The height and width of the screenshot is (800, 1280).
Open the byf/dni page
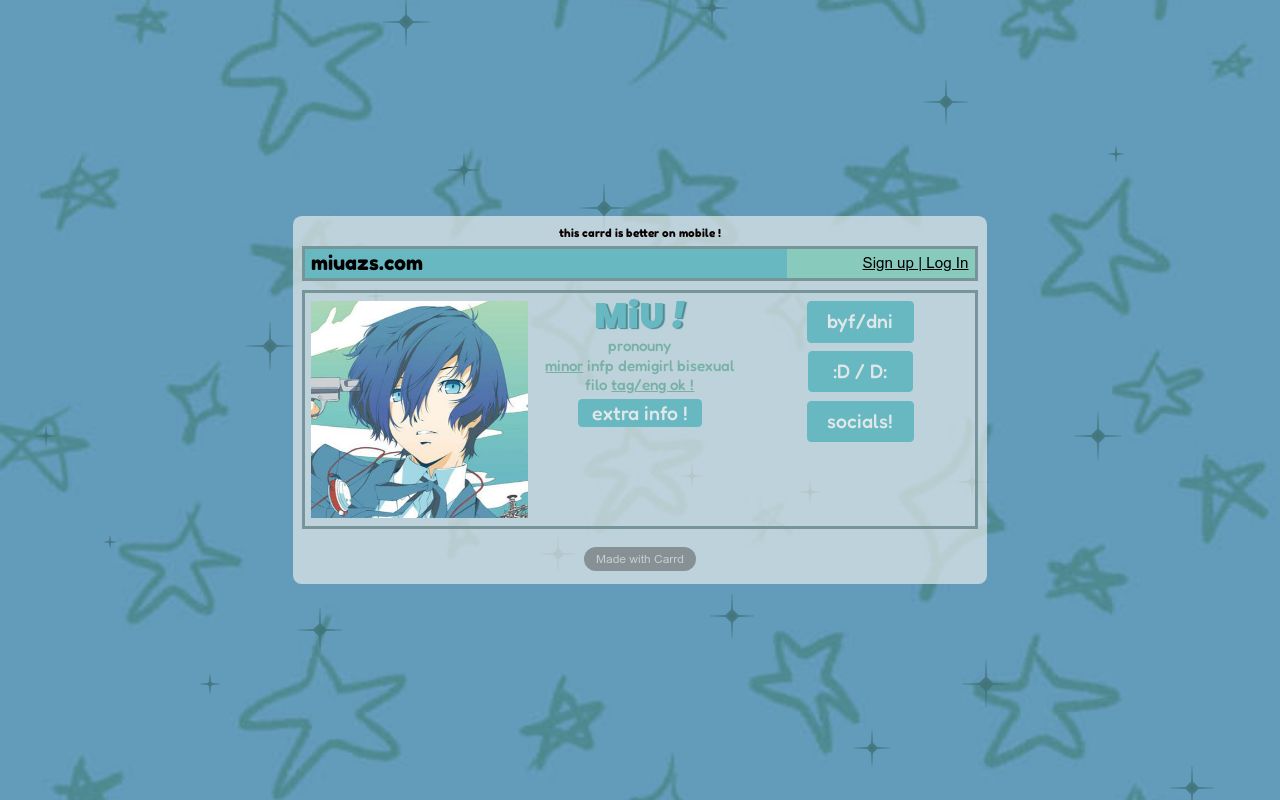860,321
